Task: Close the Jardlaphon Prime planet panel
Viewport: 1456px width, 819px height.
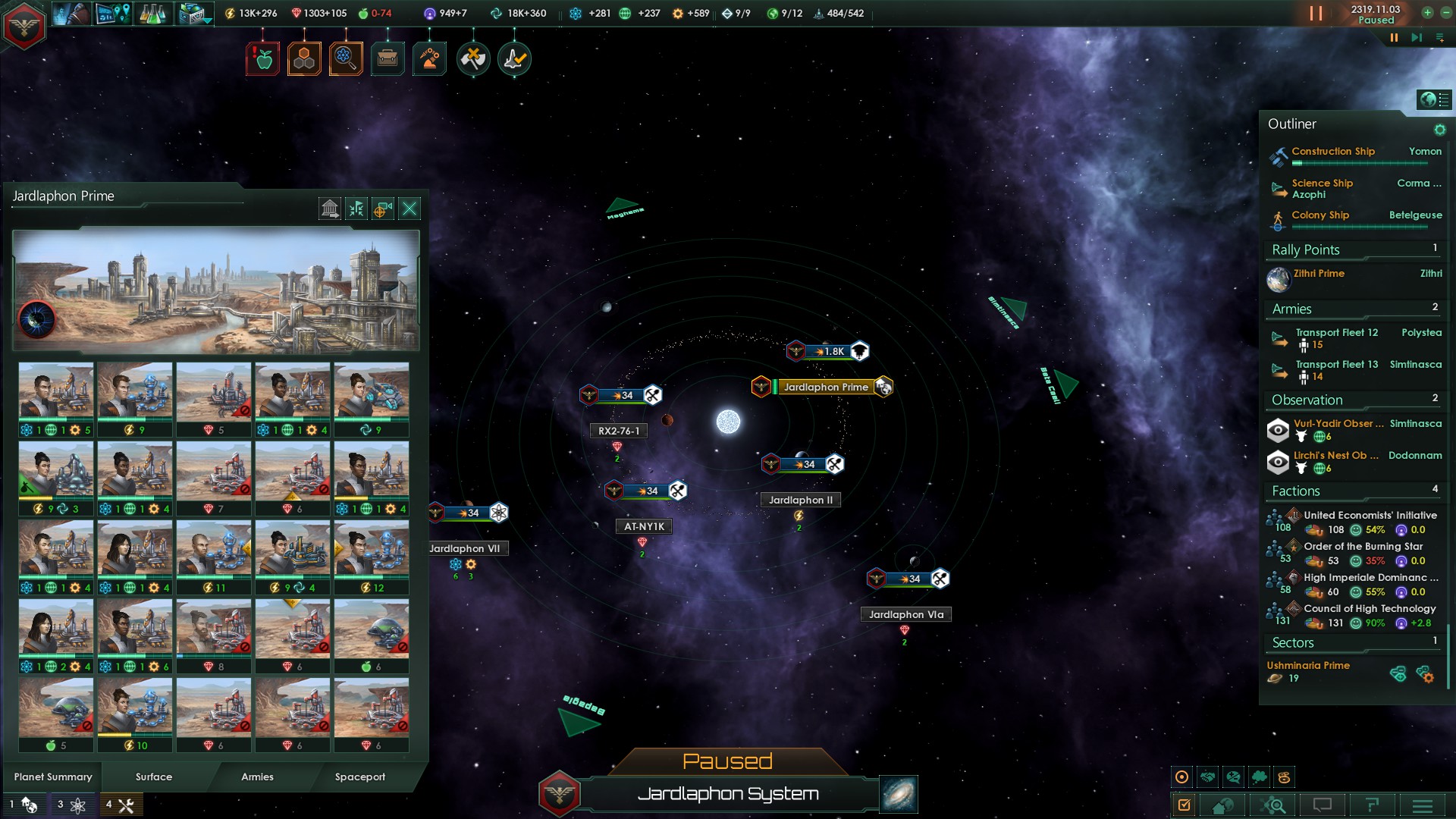Action: point(409,209)
